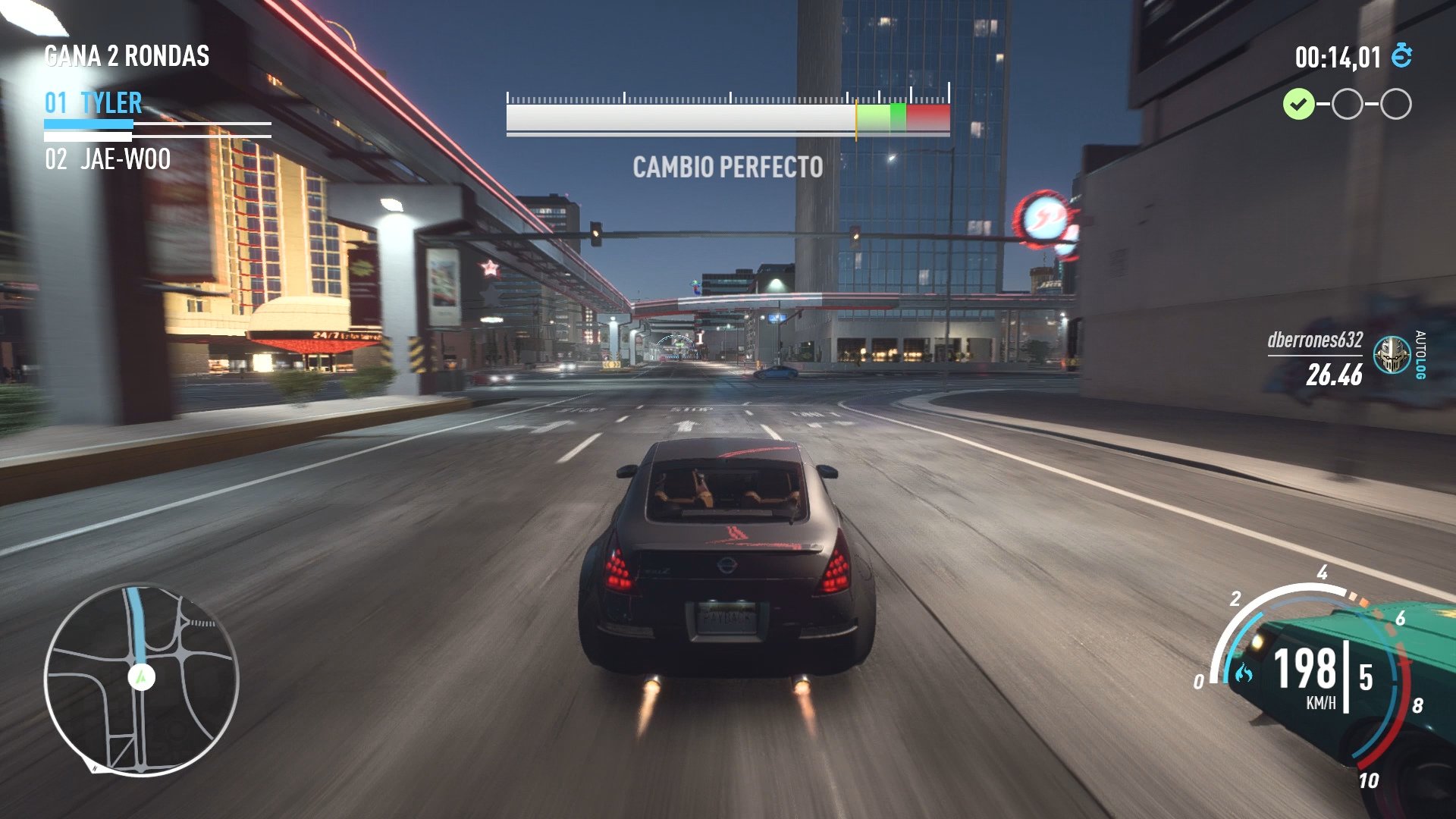Image resolution: width=1456 pixels, height=819 pixels.
Task: Select the GANA 2 RONDAS objective header
Action: 126,55
